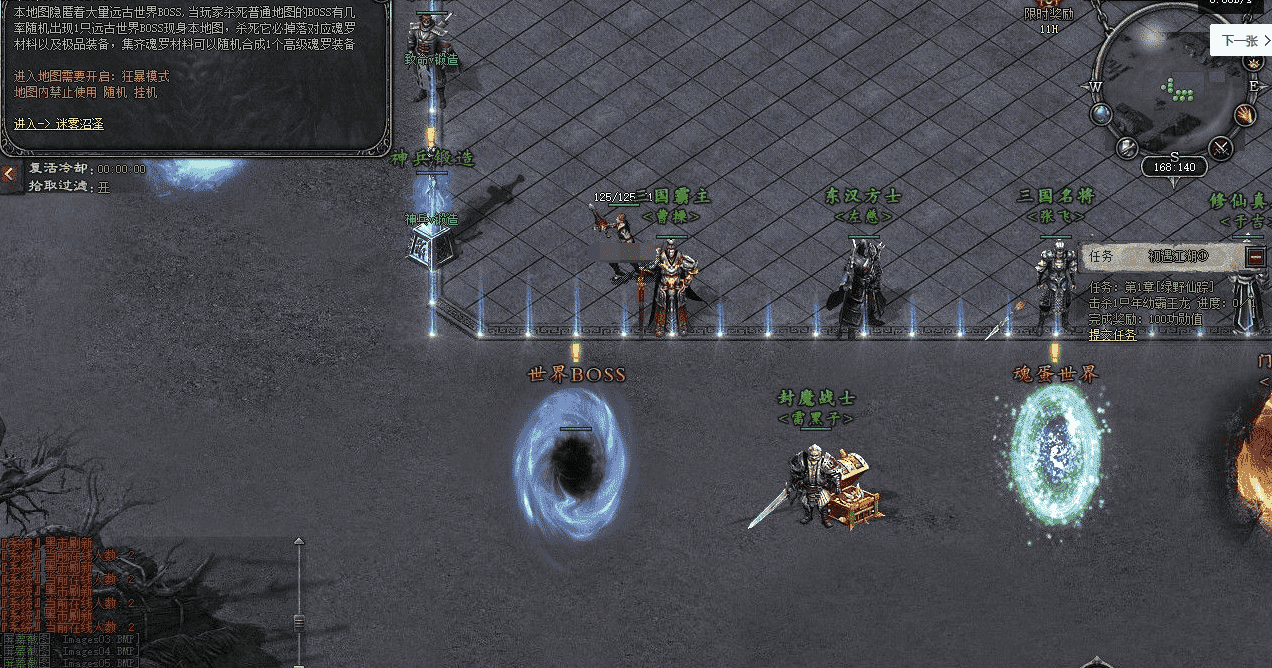The image size is (1272, 668).
Task: Click the 下一张 next button
Action: click(x=1240, y=41)
